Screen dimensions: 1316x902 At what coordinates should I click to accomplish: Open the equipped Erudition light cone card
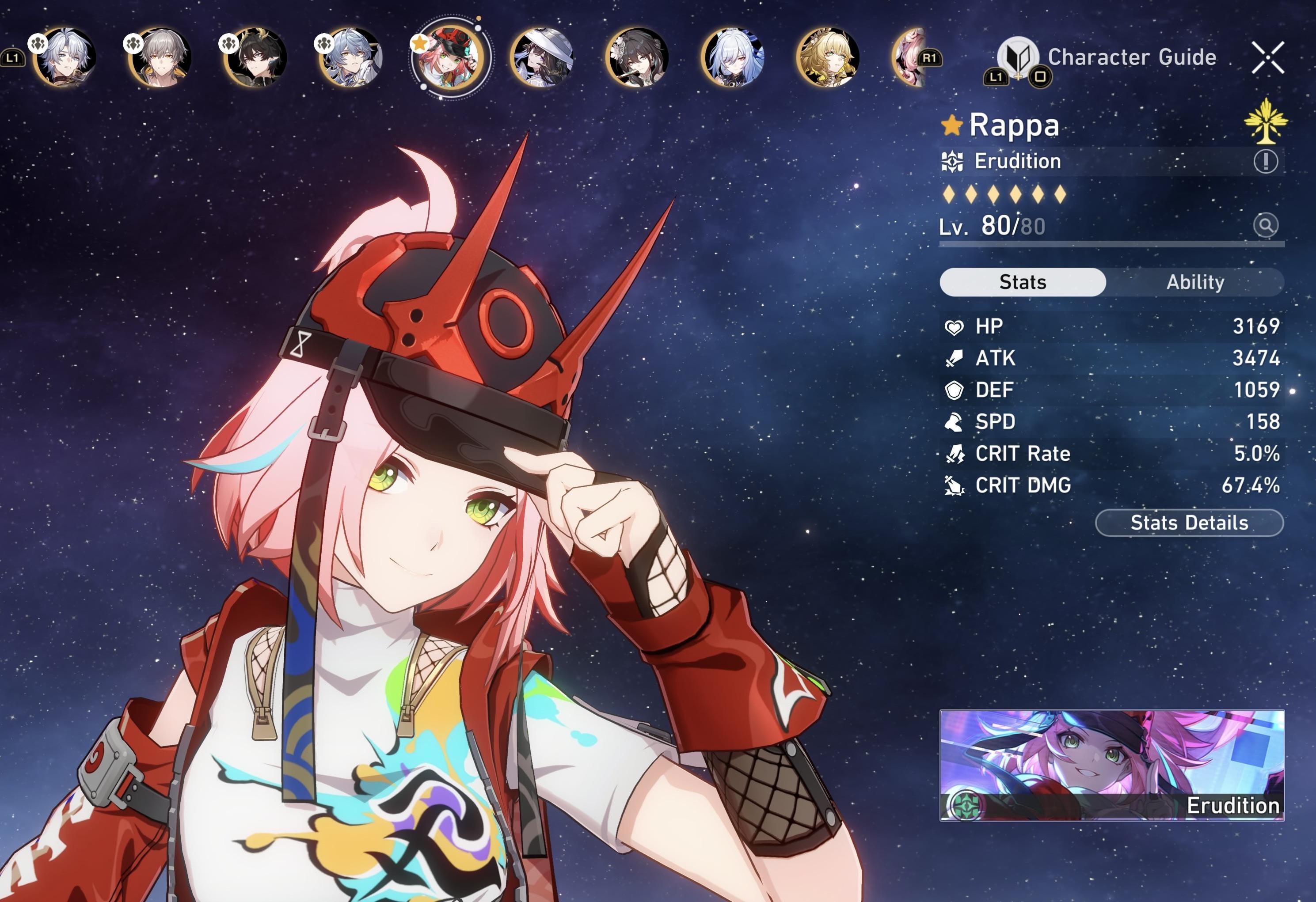coord(1111,765)
